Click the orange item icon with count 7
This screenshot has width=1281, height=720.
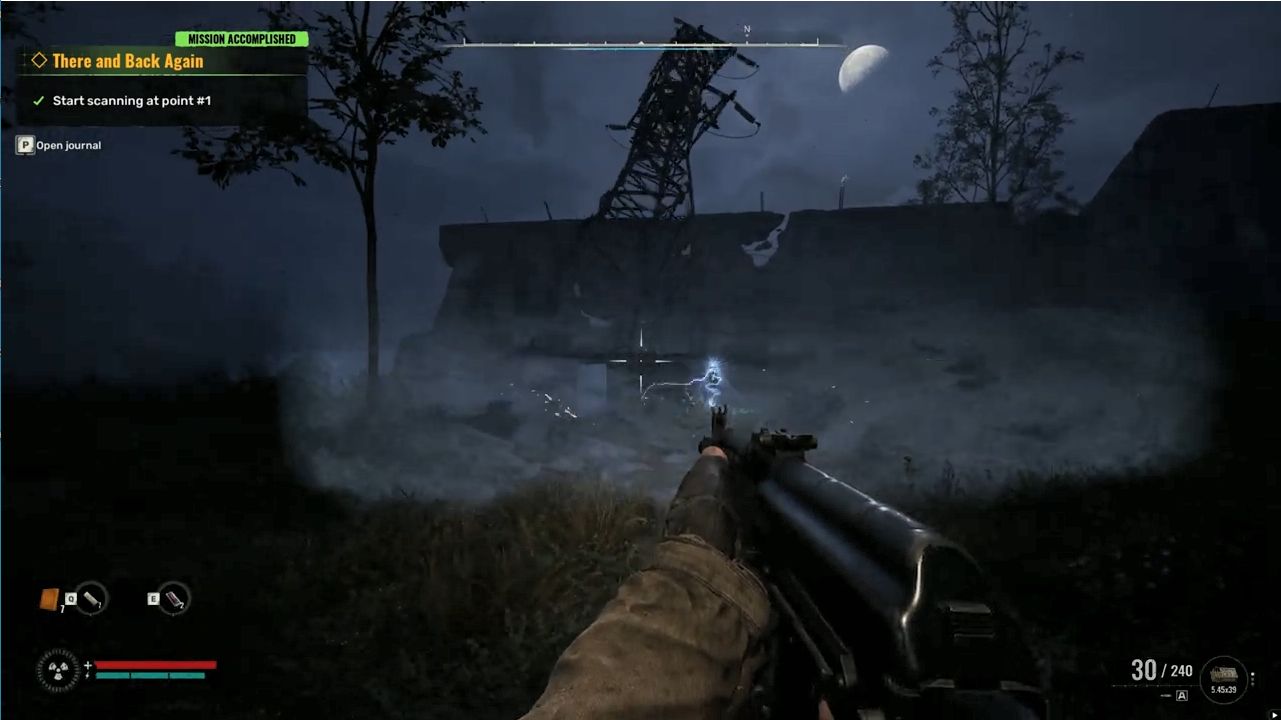pyautogui.click(x=49, y=599)
